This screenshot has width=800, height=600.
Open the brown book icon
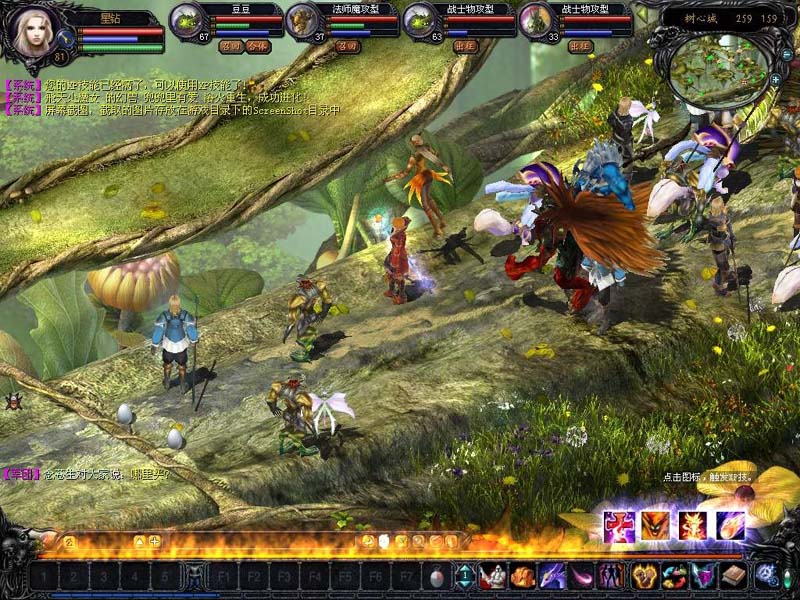[x=734, y=576]
